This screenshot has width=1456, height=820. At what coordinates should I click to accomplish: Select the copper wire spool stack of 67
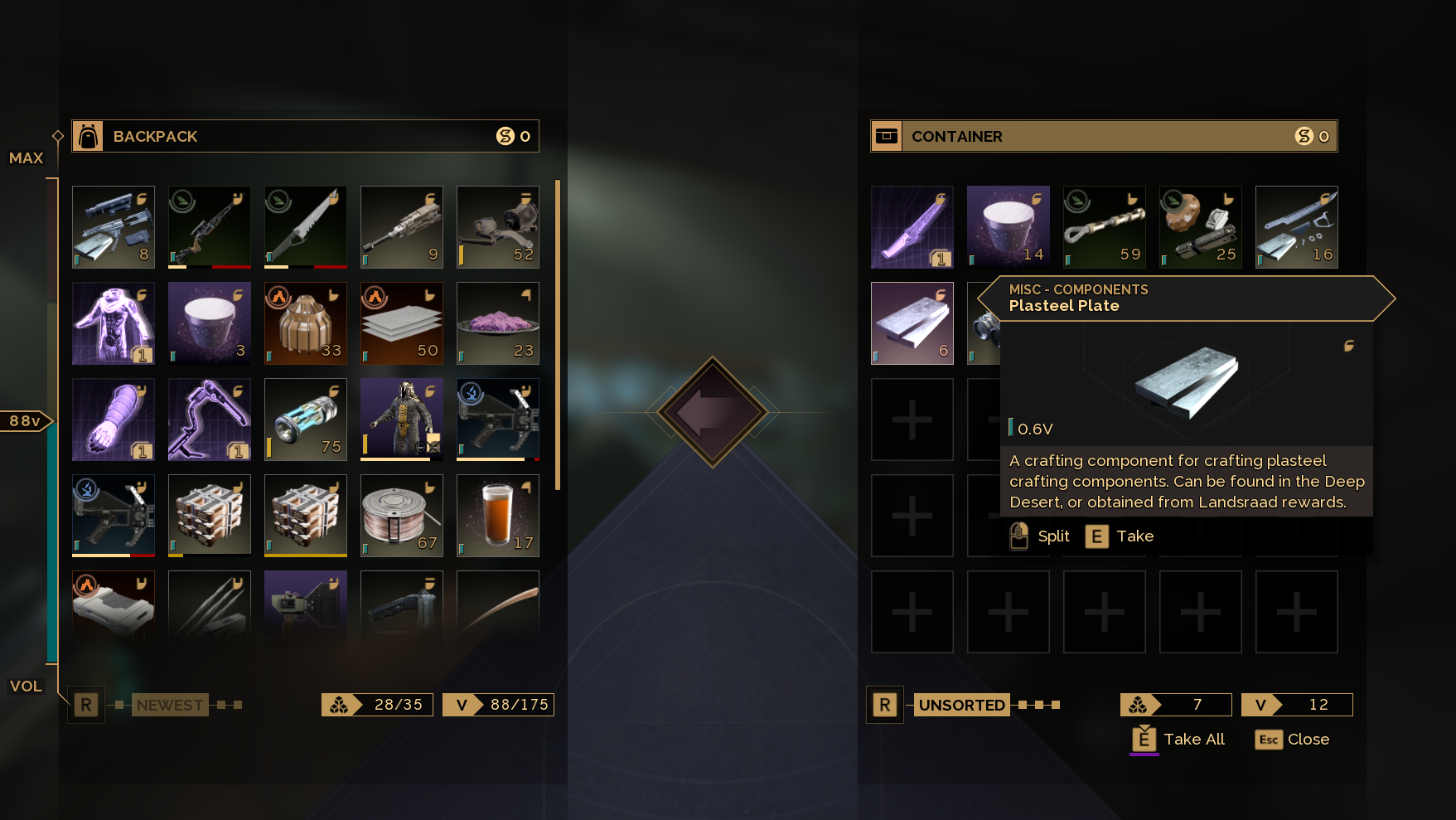pyautogui.click(x=401, y=516)
